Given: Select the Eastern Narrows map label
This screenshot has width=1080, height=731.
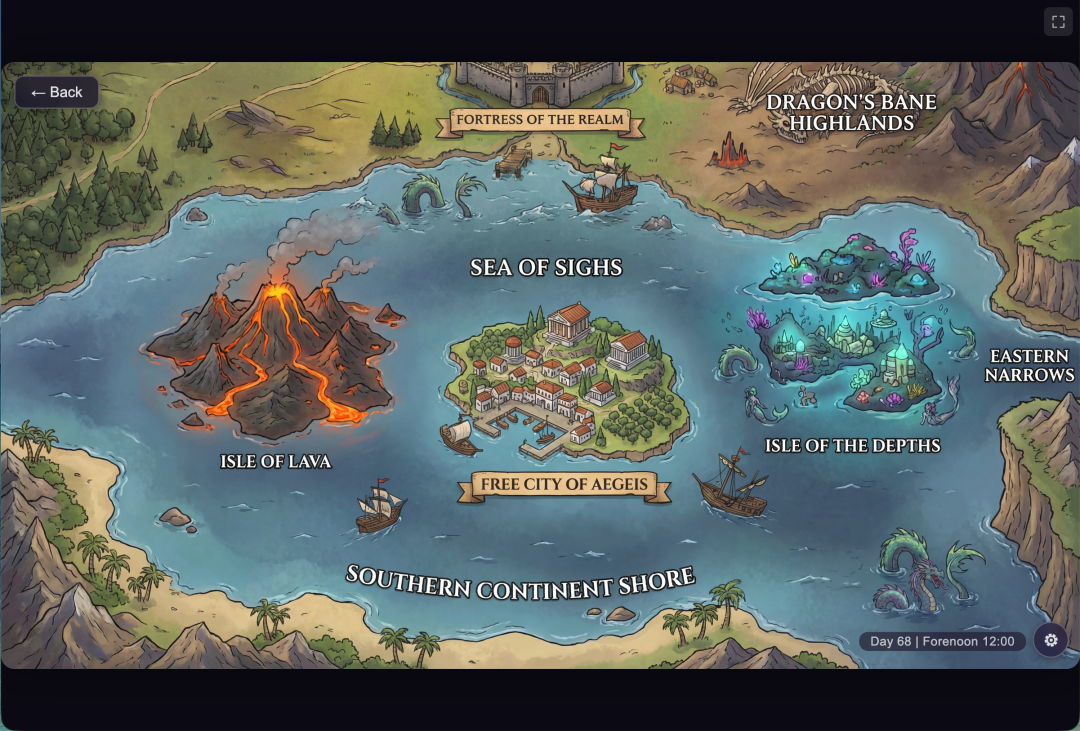Looking at the screenshot, I should coord(1029,365).
